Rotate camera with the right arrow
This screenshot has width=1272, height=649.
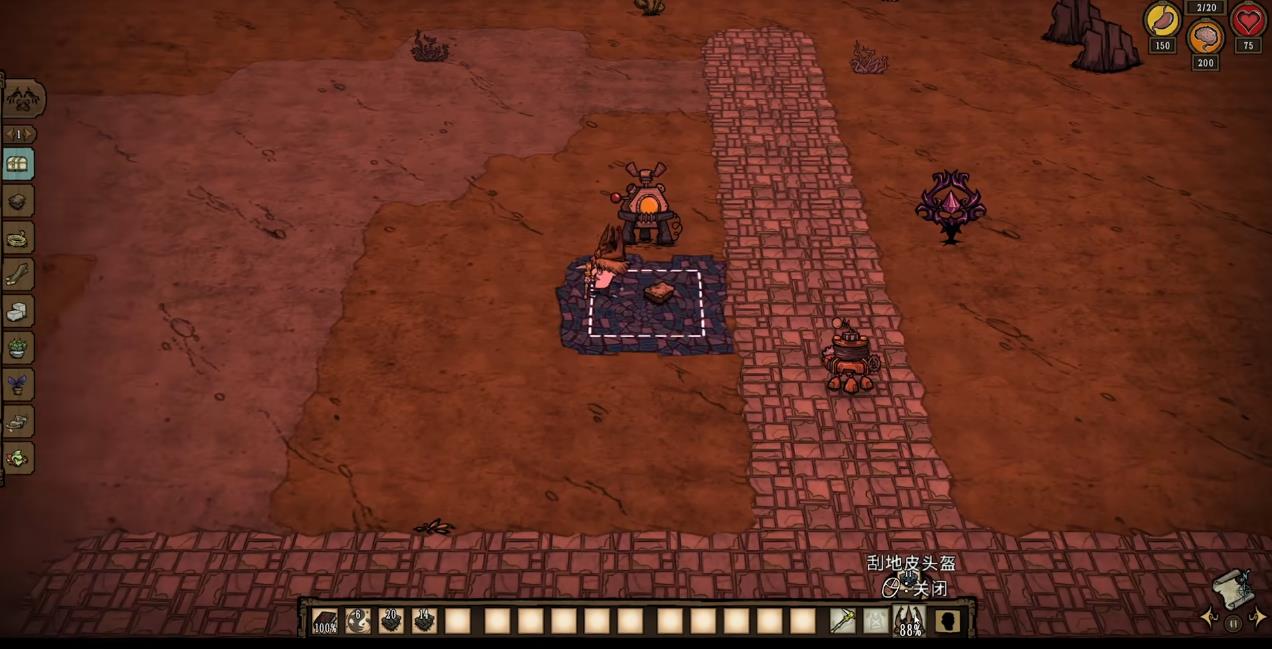click(1258, 619)
